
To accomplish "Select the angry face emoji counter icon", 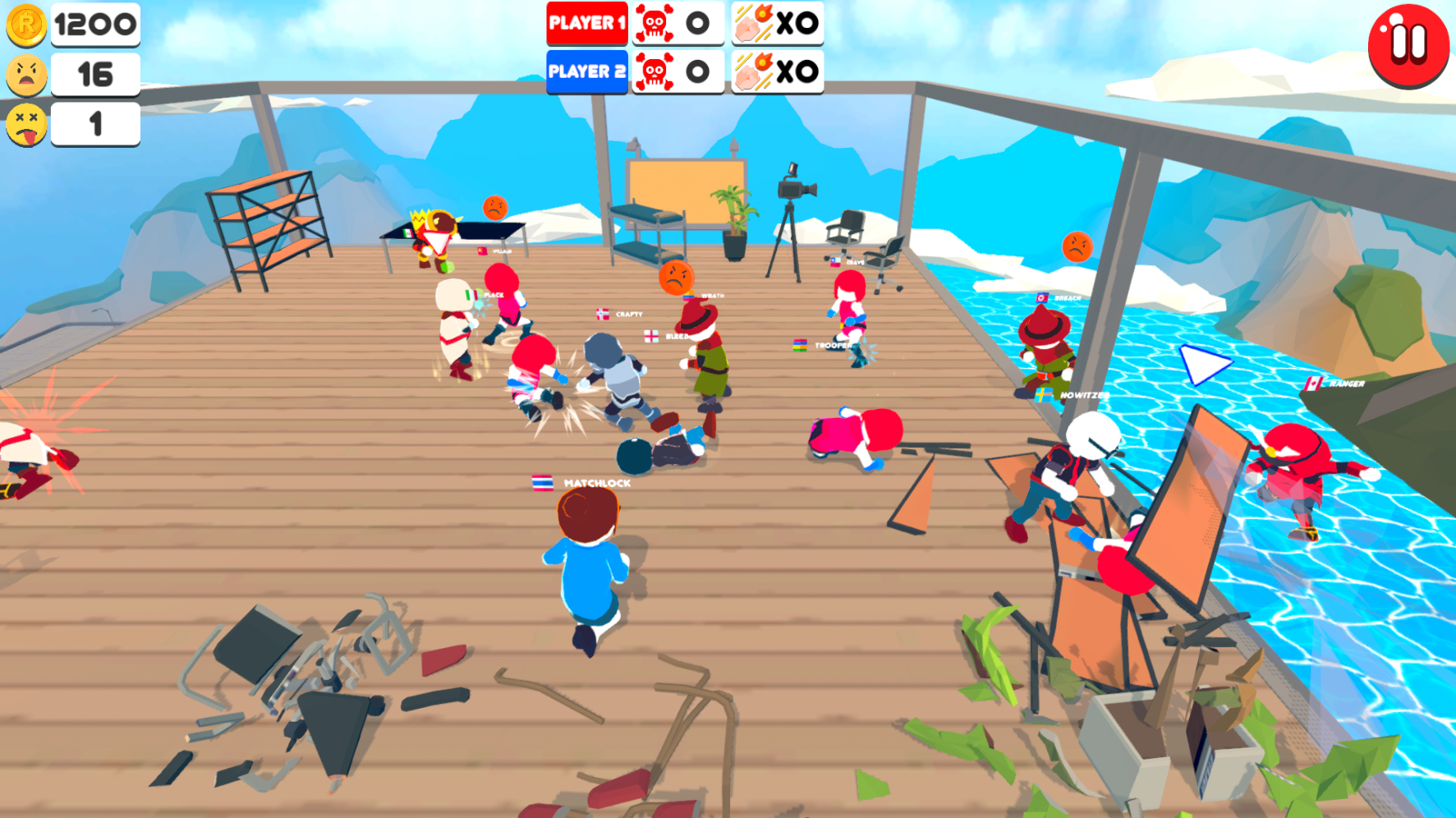I will click(27, 76).
